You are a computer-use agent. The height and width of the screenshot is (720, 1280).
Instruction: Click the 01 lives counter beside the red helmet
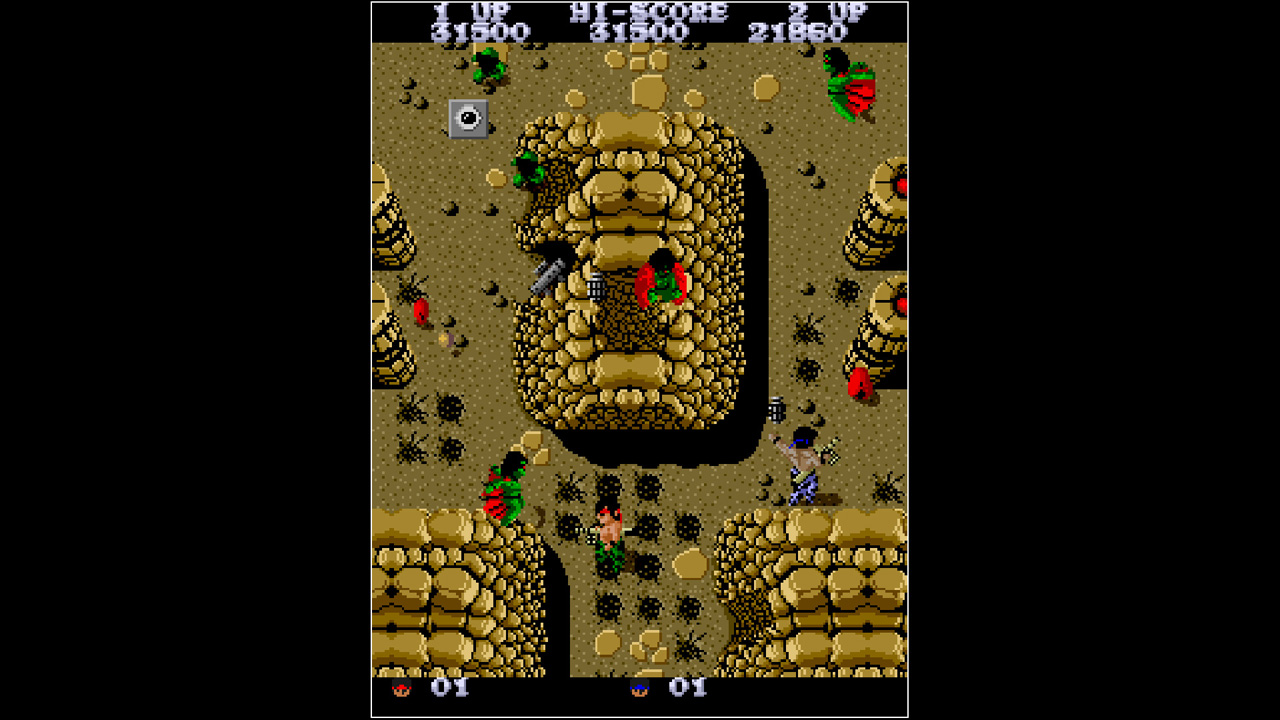[452, 688]
